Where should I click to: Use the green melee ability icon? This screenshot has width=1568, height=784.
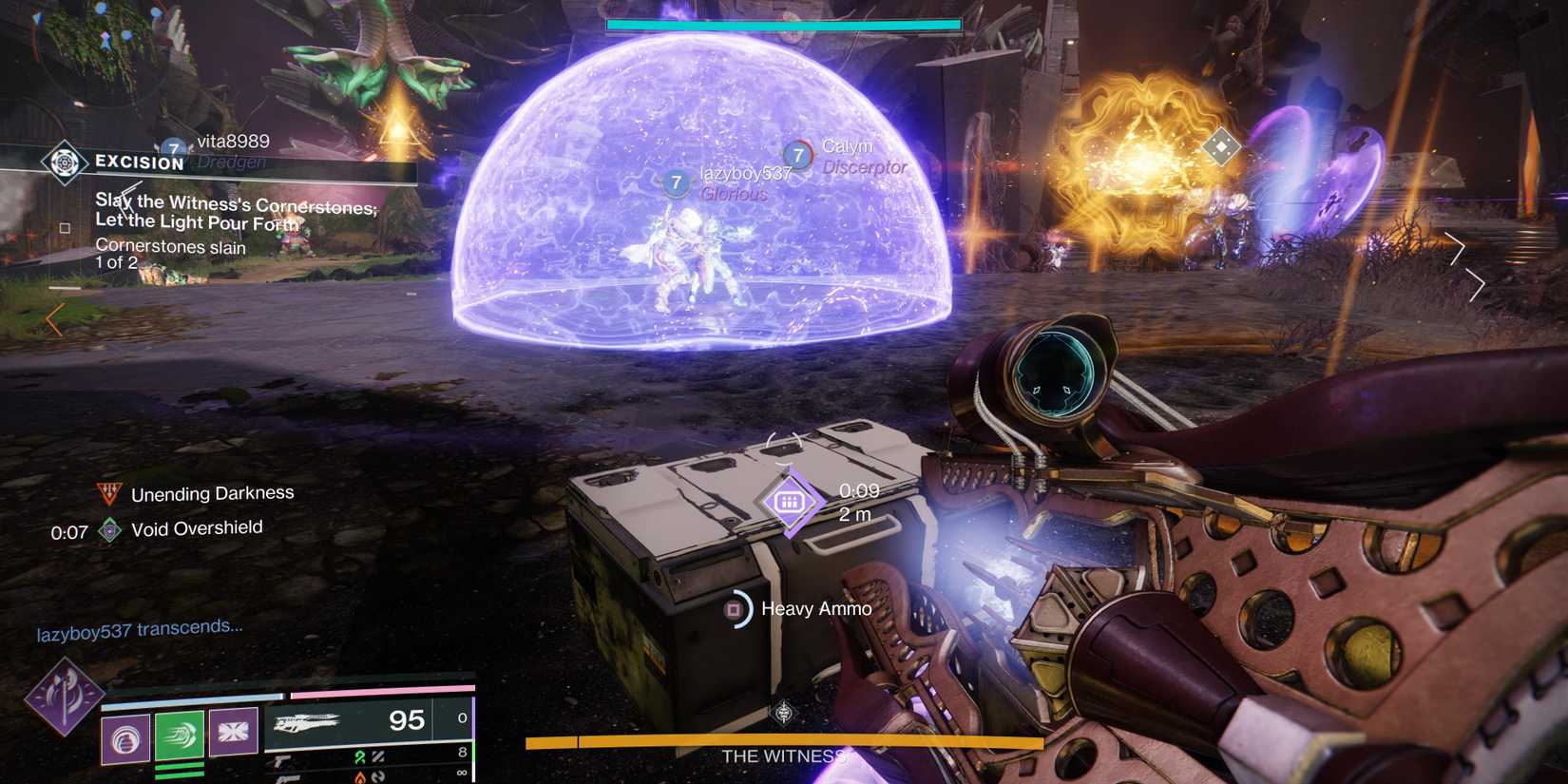(x=180, y=735)
